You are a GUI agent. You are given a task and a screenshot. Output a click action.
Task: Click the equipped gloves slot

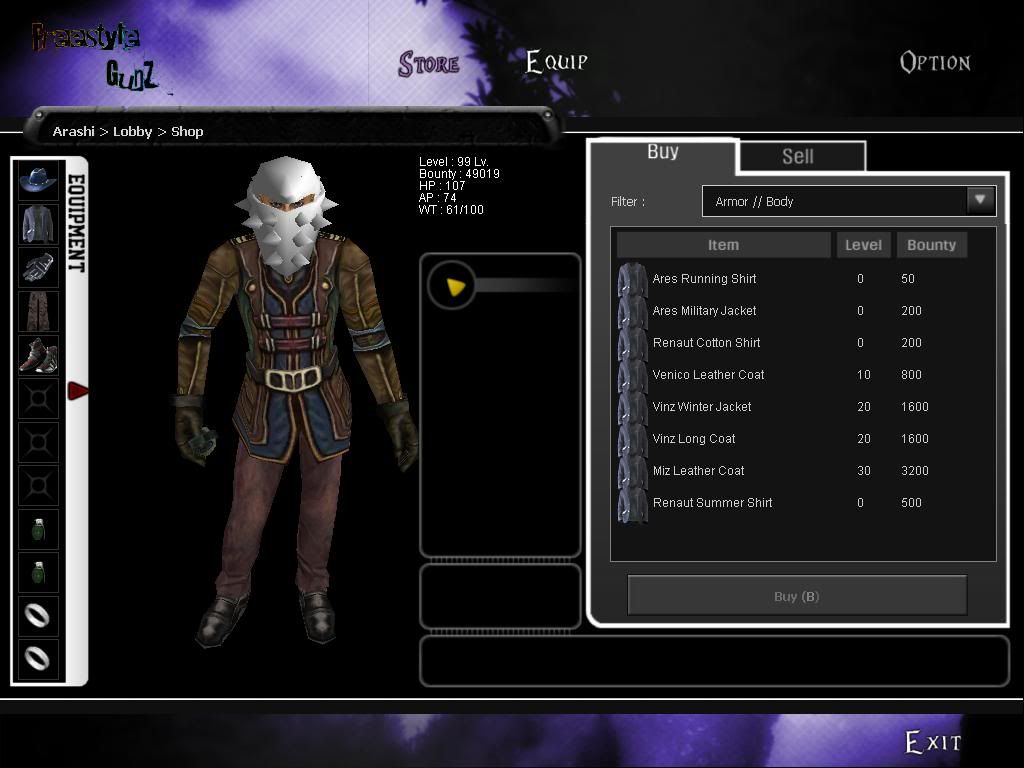[x=38, y=268]
